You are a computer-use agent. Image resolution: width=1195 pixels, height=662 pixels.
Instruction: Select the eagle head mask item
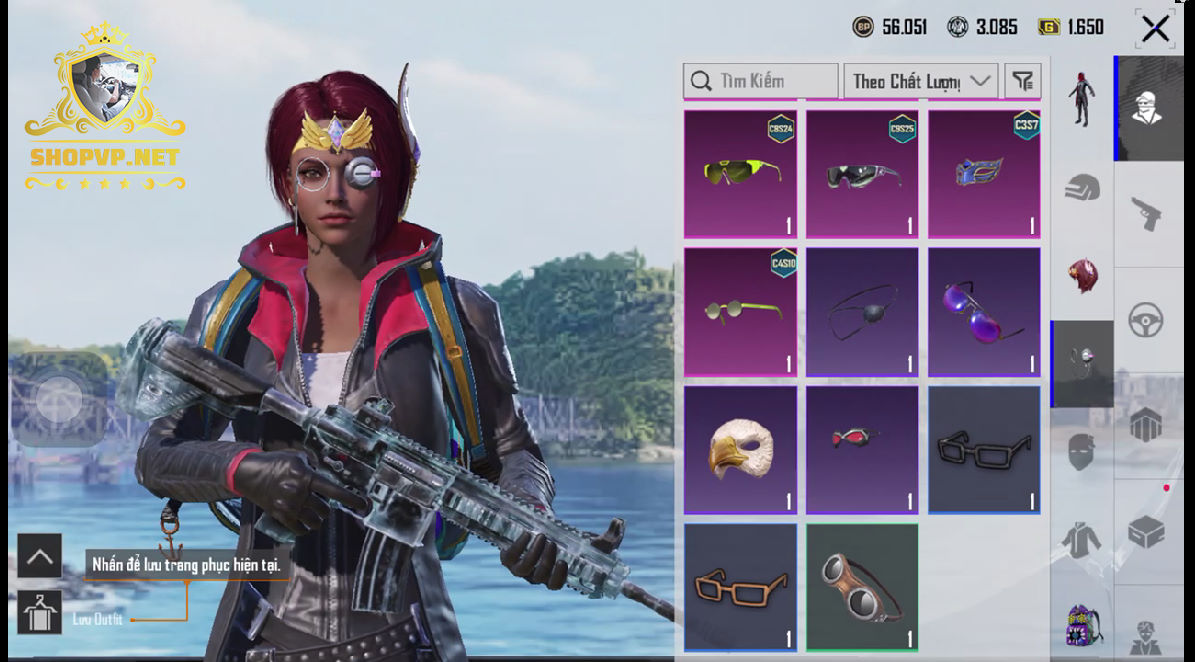[x=740, y=450]
